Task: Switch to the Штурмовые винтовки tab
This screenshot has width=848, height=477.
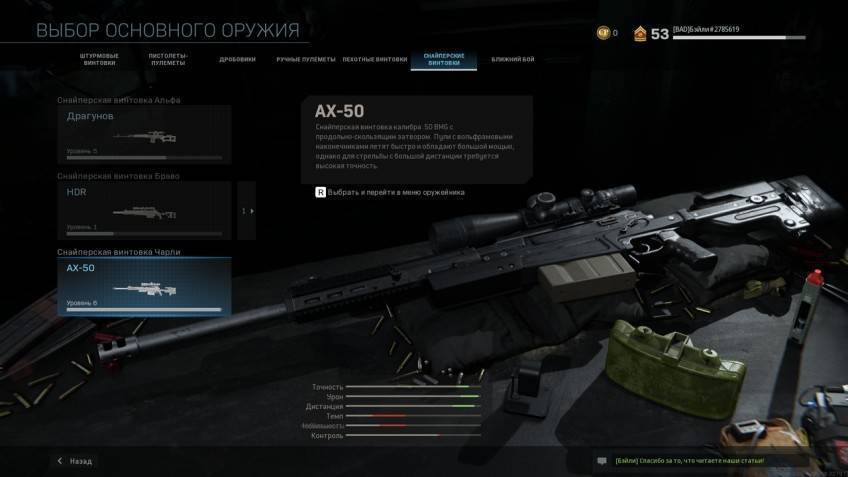Action: (x=98, y=60)
